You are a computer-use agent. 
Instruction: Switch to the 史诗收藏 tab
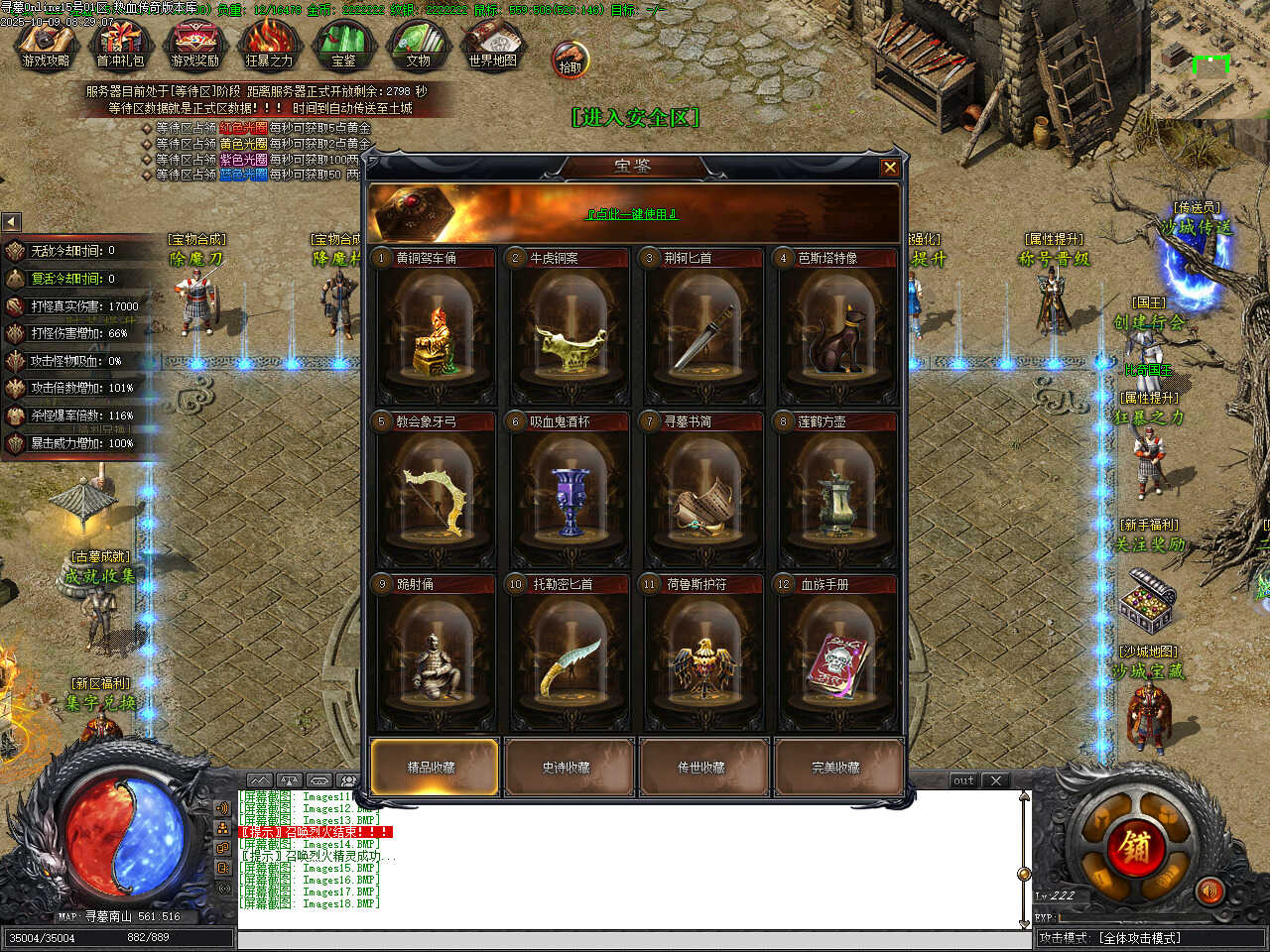tap(568, 767)
